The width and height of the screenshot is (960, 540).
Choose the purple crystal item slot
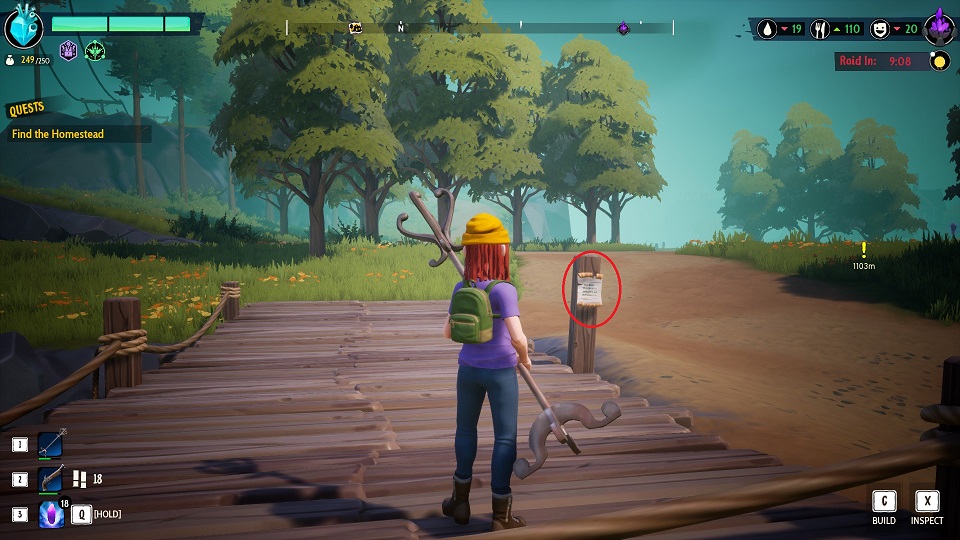51,514
